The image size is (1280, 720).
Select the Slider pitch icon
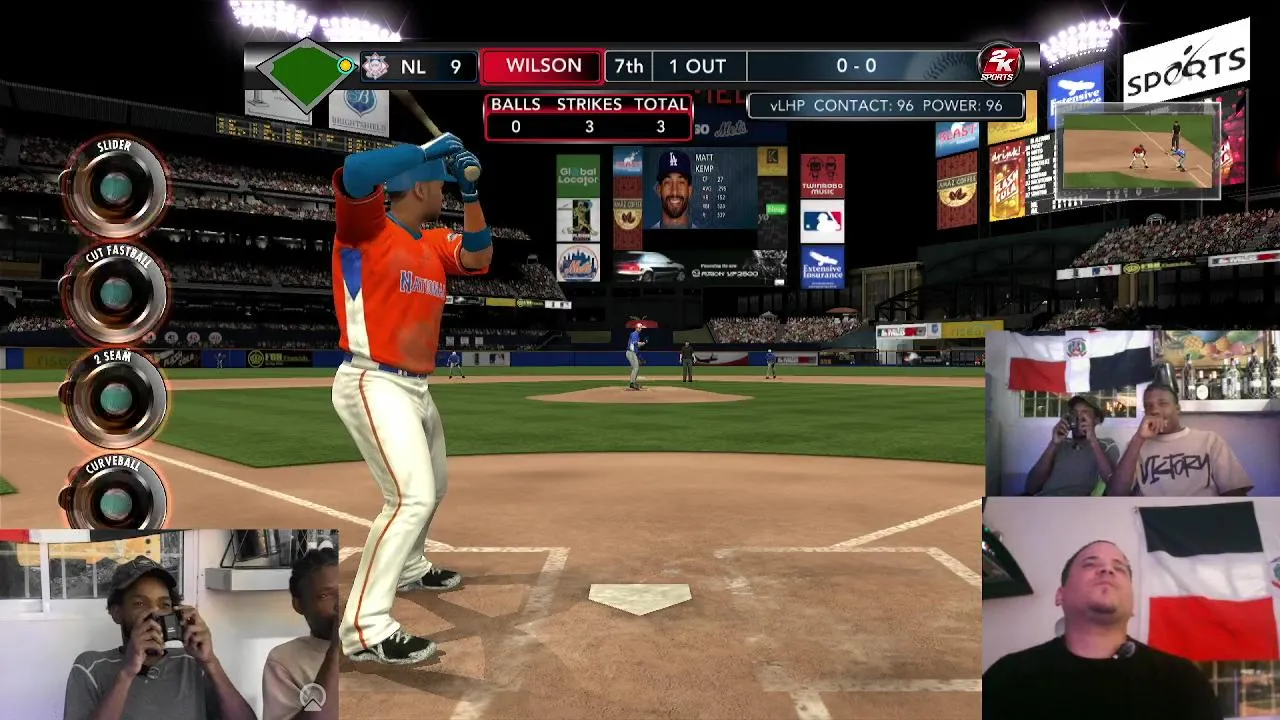point(115,187)
